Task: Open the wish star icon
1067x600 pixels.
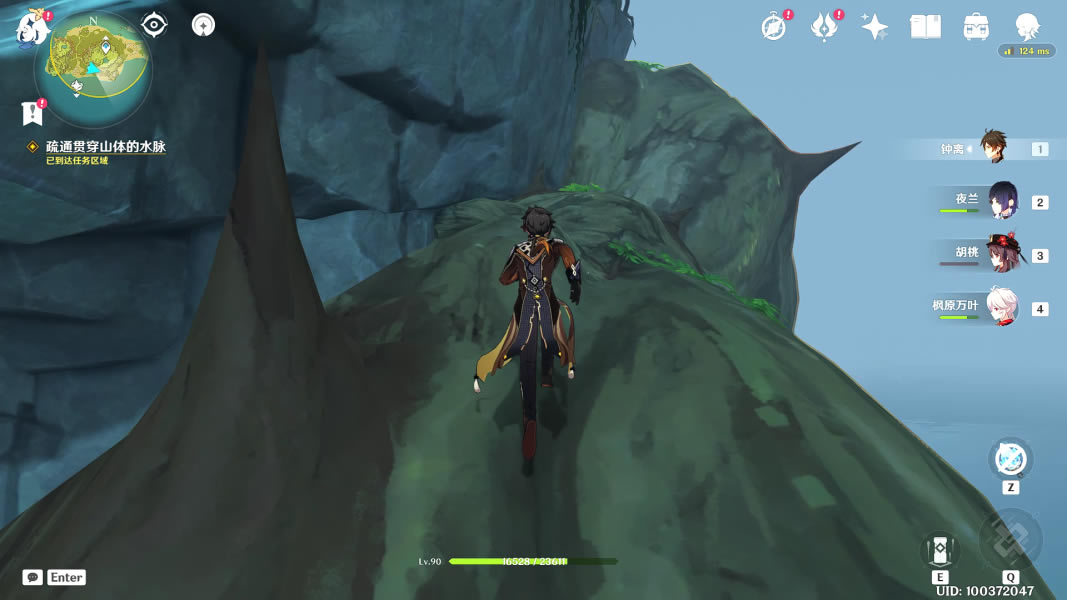Action: pos(875,27)
